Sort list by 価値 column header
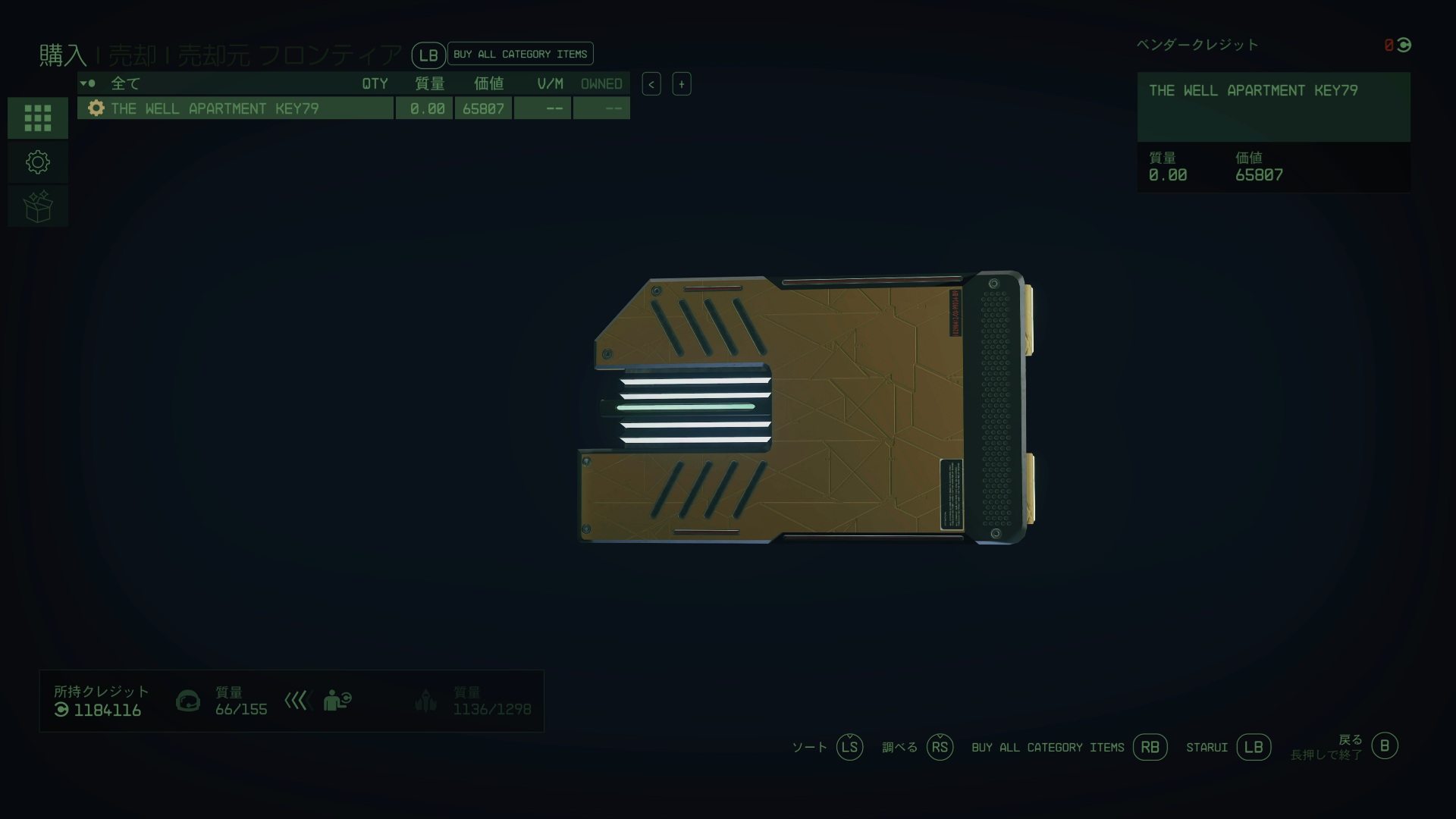 coord(488,83)
